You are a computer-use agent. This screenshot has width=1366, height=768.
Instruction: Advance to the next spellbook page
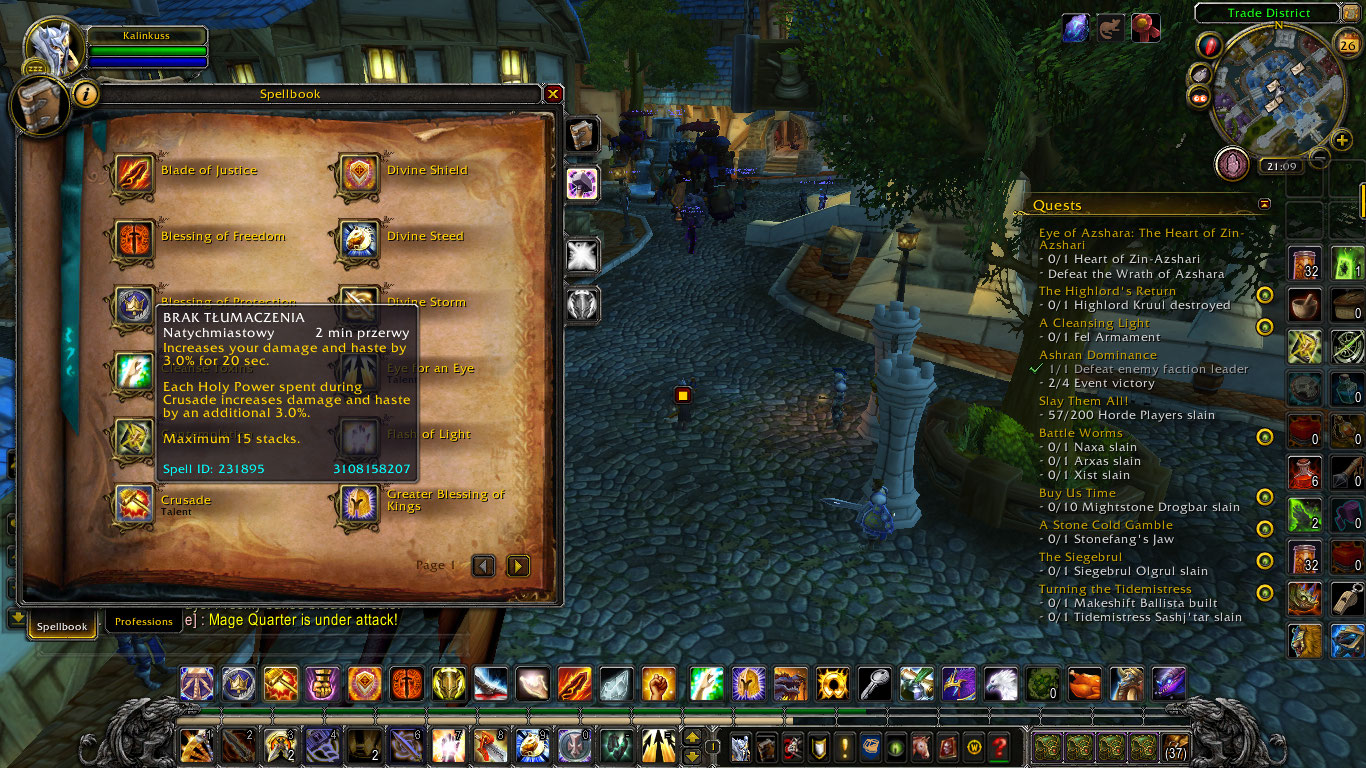[x=518, y=565]
